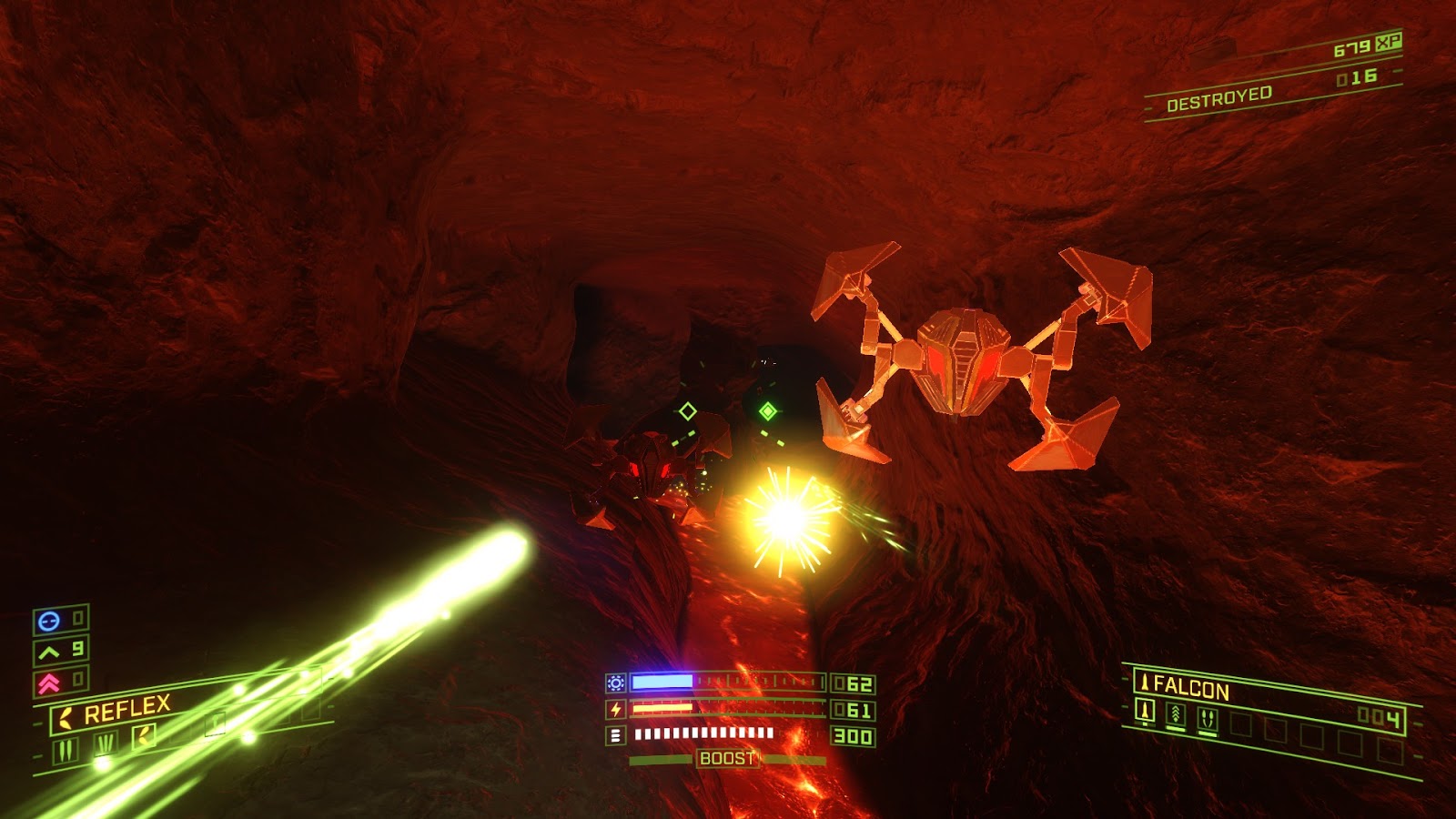Click the pink double-chevron super upgrade icon
Screen dimensions: 1456x819
(x=49, y=682)
